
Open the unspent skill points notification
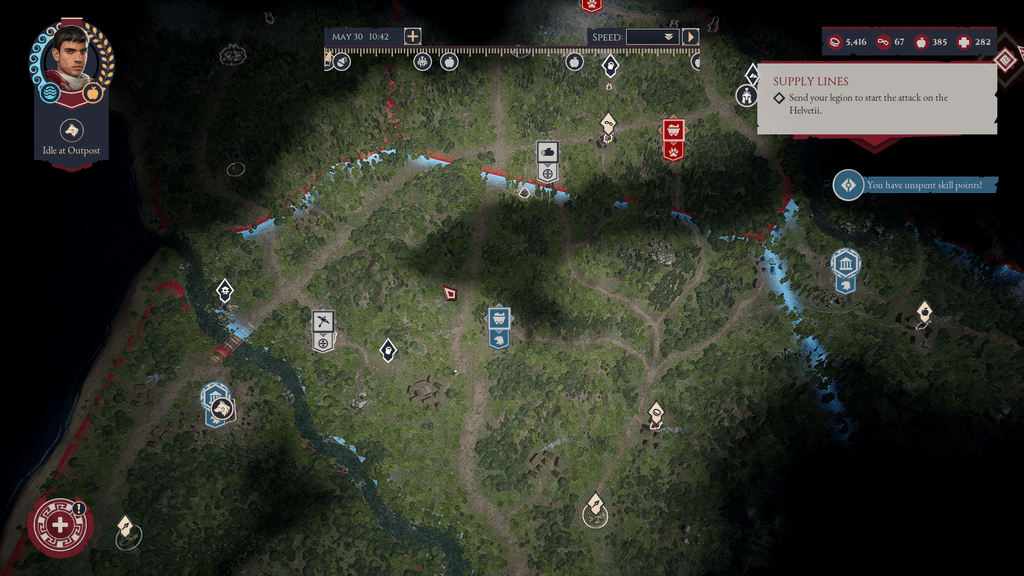pos(915,185)
